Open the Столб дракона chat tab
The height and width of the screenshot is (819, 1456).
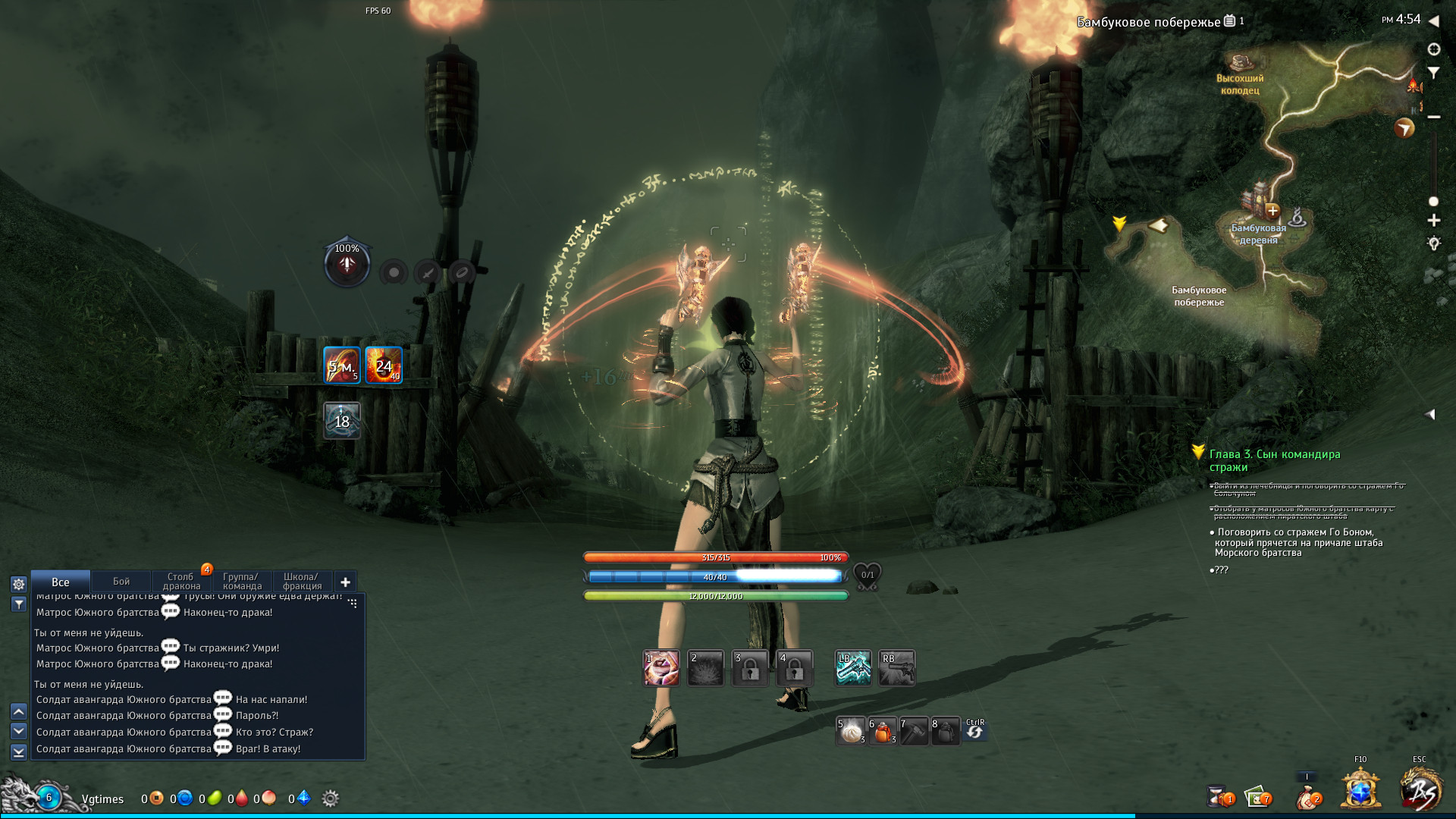click(181, 582)
